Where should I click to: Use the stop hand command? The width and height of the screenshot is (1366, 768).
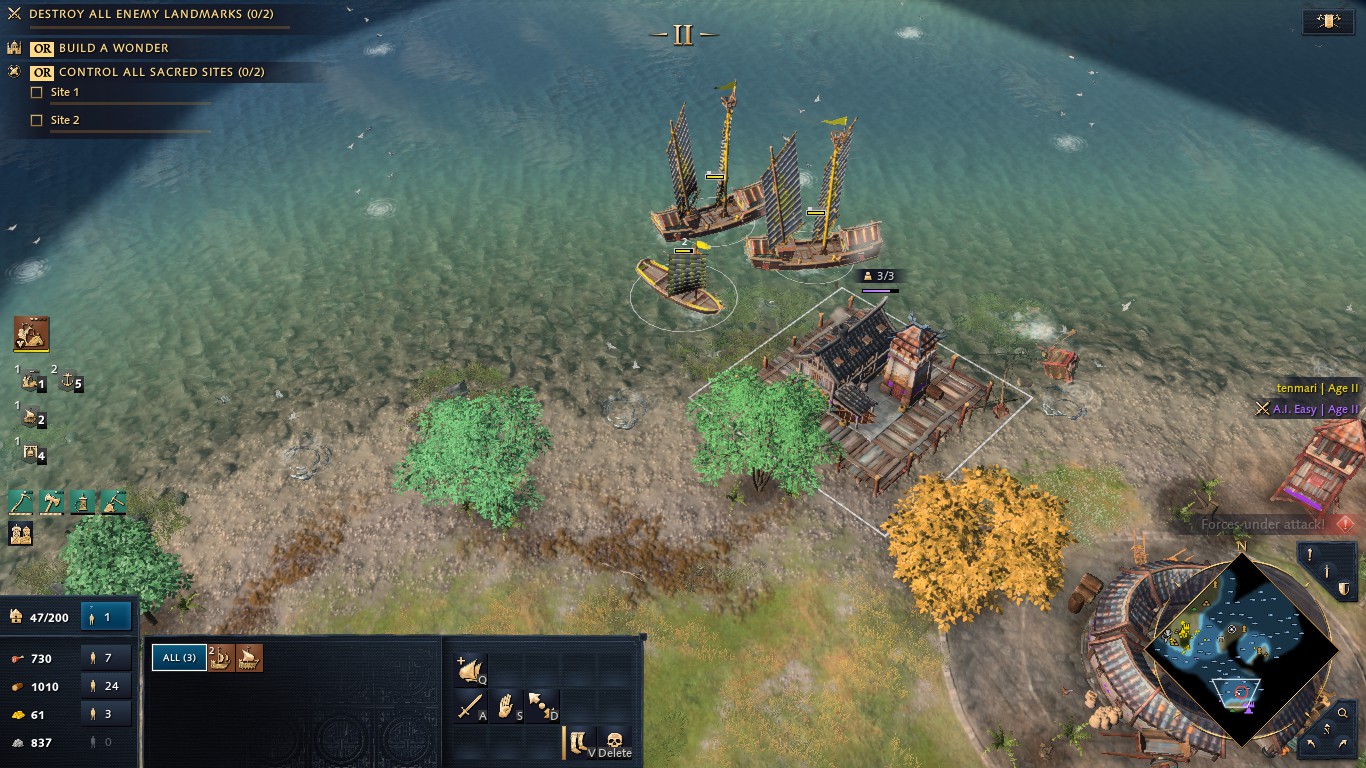(x=507, y=706)
